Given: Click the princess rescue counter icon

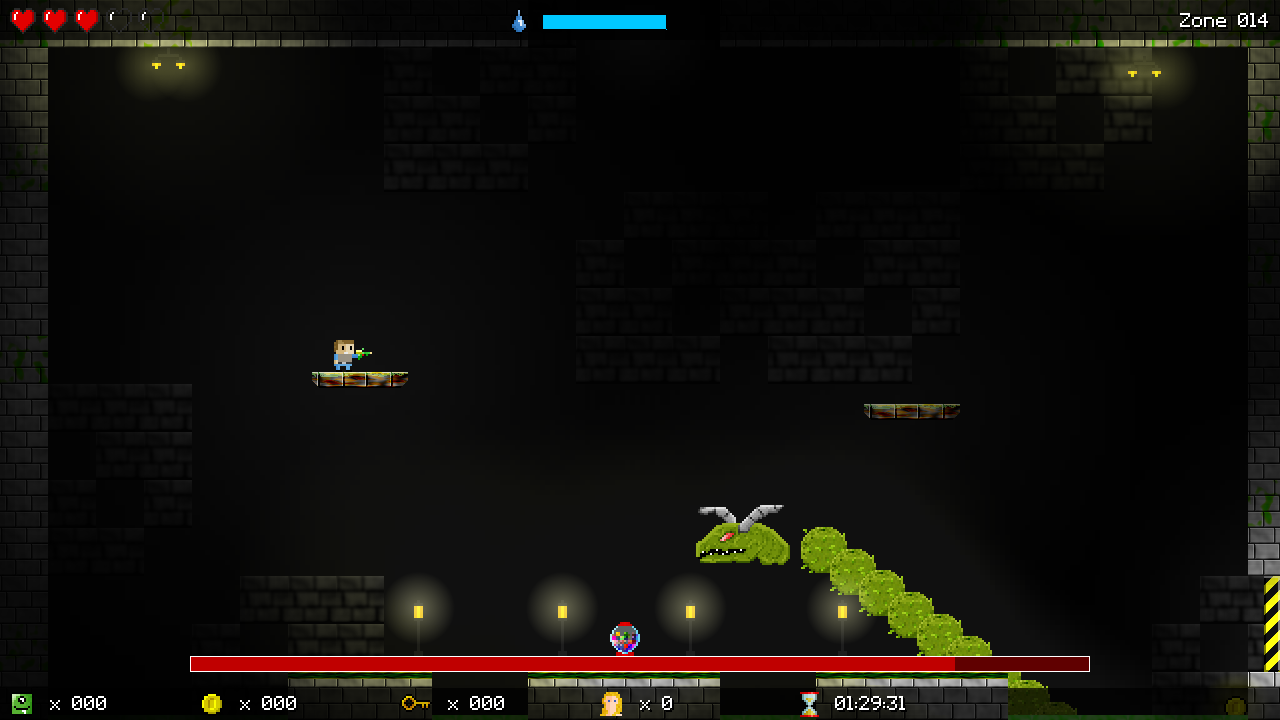Looking at the screenshot, I should pyautogui.click(x=610, y=703).
